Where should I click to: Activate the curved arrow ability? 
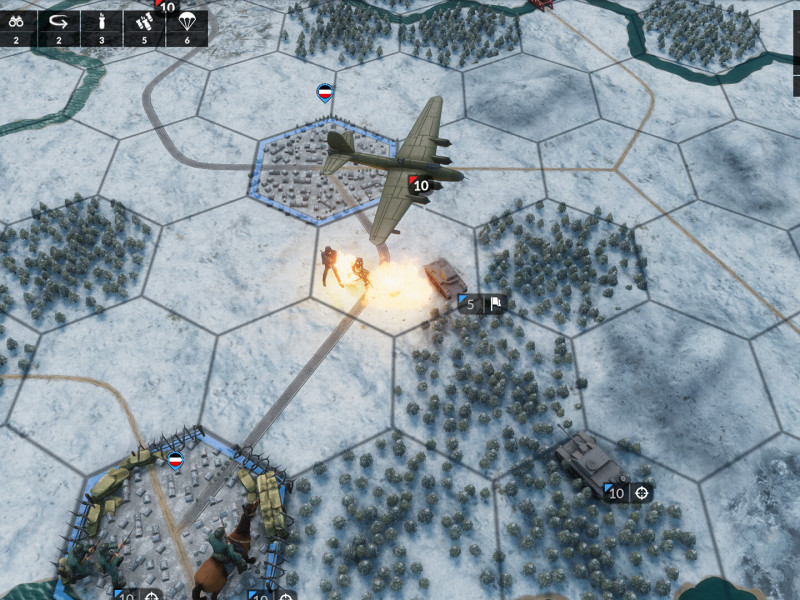[59, 26]
